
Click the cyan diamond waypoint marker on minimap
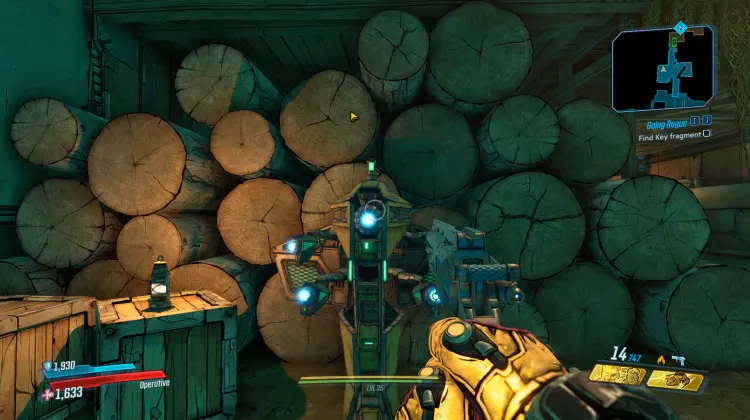pos(680,27)
